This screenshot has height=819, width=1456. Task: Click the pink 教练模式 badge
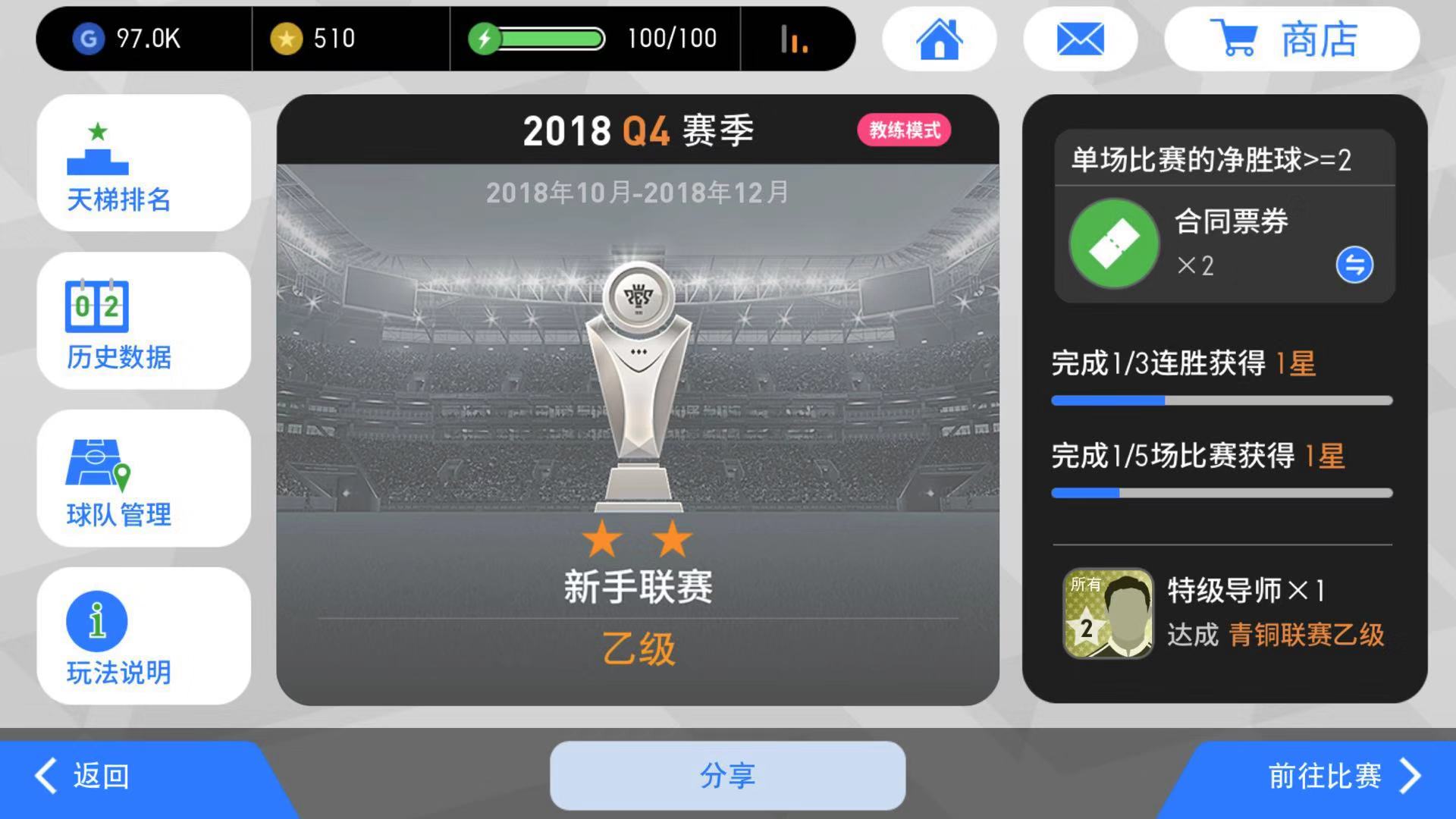pyautogui.click(x=903, y=130)
